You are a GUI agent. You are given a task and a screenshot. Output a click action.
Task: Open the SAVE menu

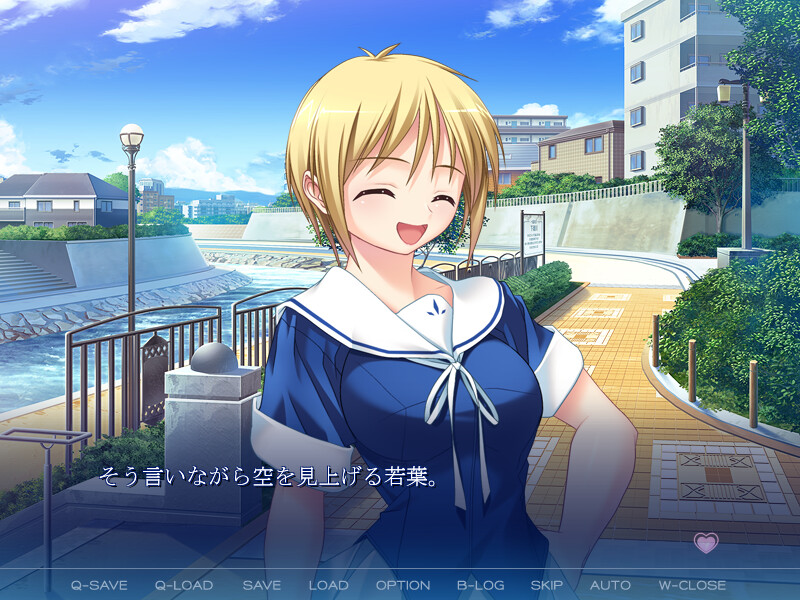coord(261,585)
